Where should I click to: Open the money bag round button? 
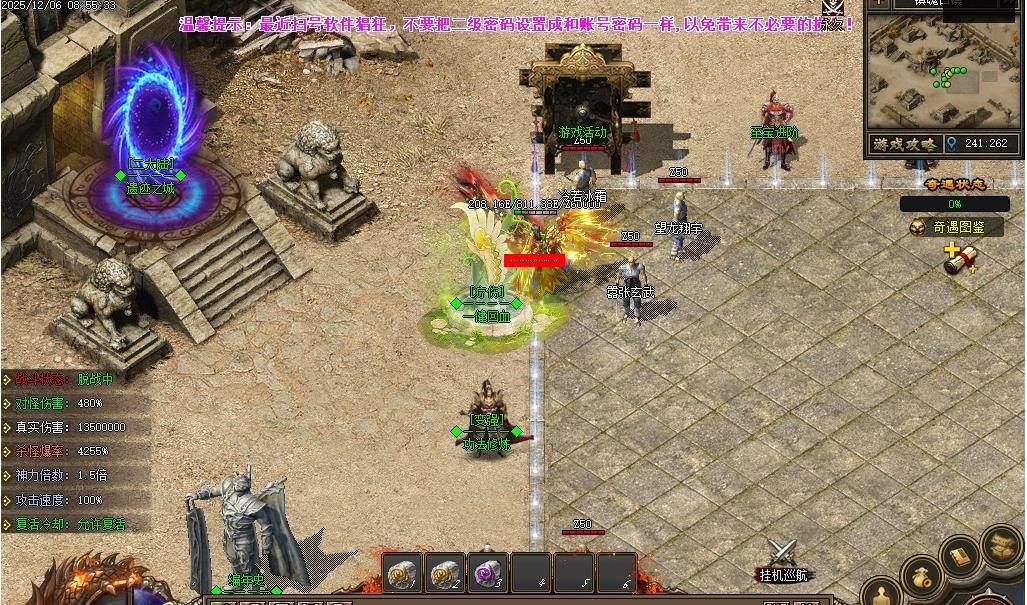click(921, 577)
